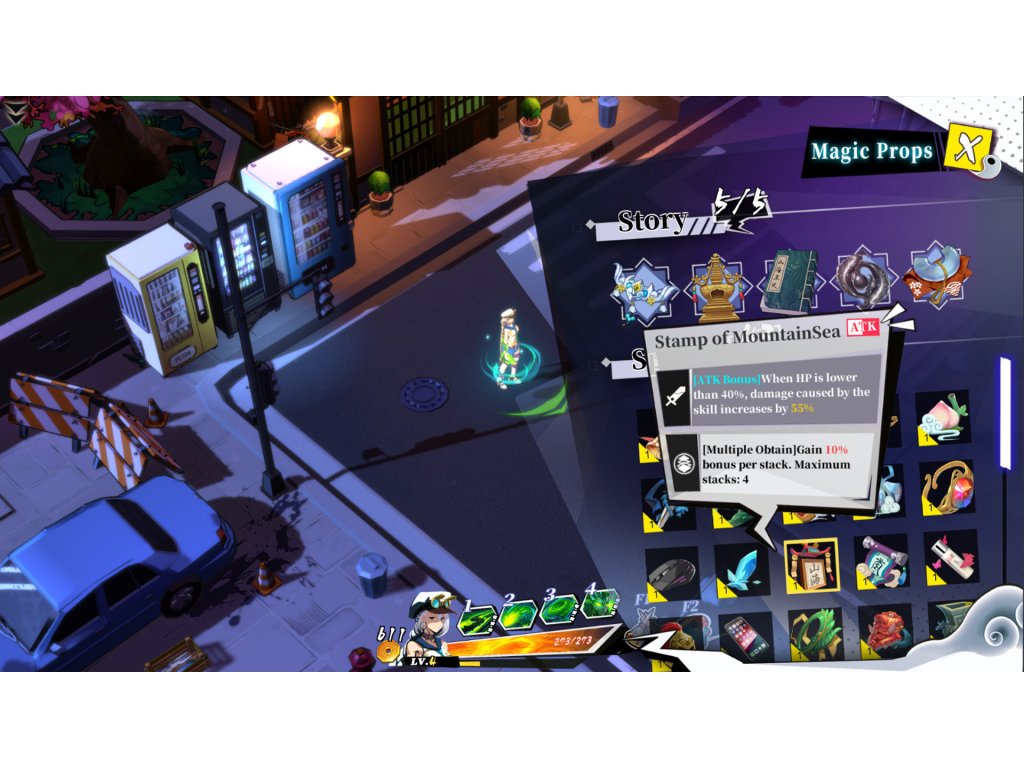This screenshot has height=768, width=1024.
Task: Select the purple scroll prop
Action: tap(880, 562)
